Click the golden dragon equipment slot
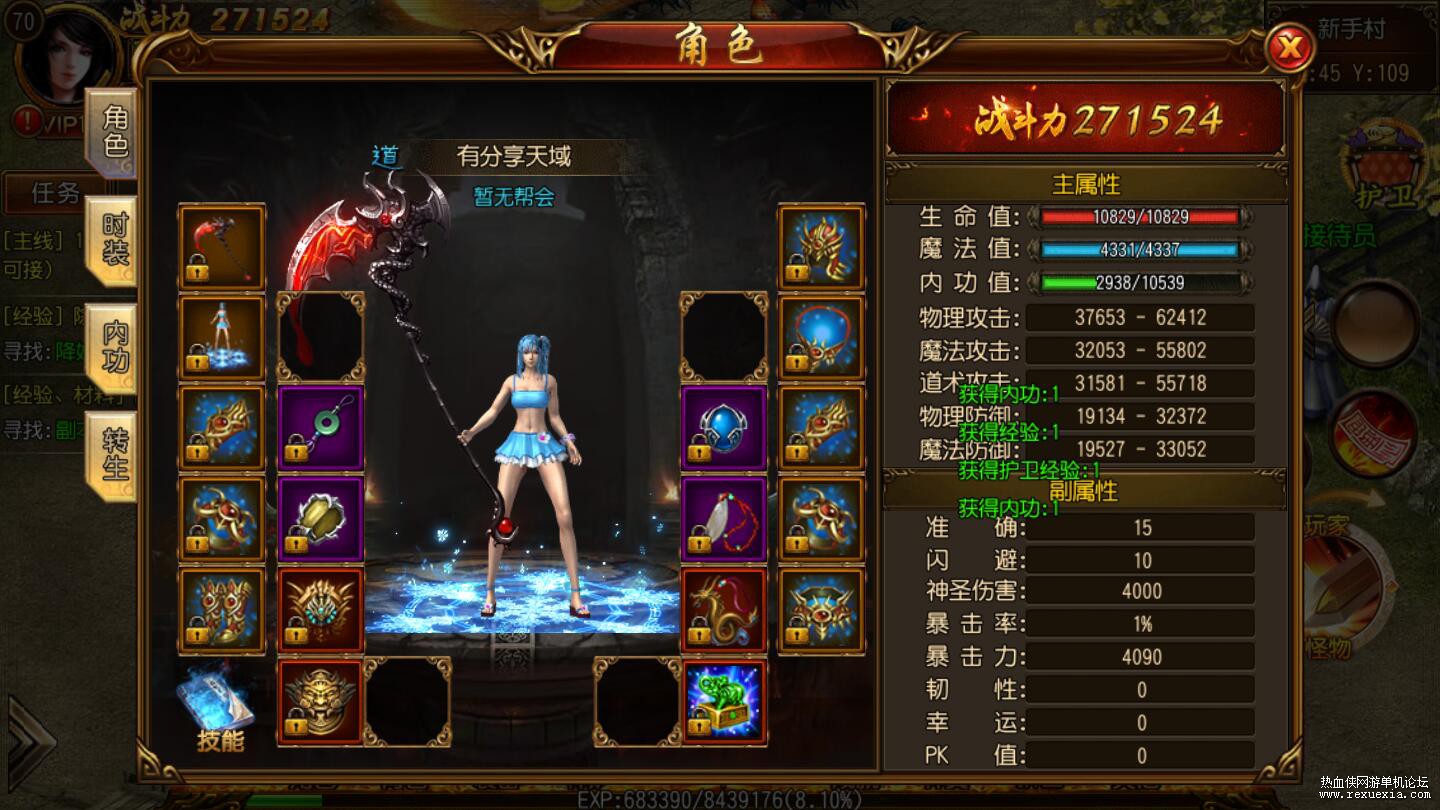Viewport: 1440px width, 810px height. click(x=724, y=611)
